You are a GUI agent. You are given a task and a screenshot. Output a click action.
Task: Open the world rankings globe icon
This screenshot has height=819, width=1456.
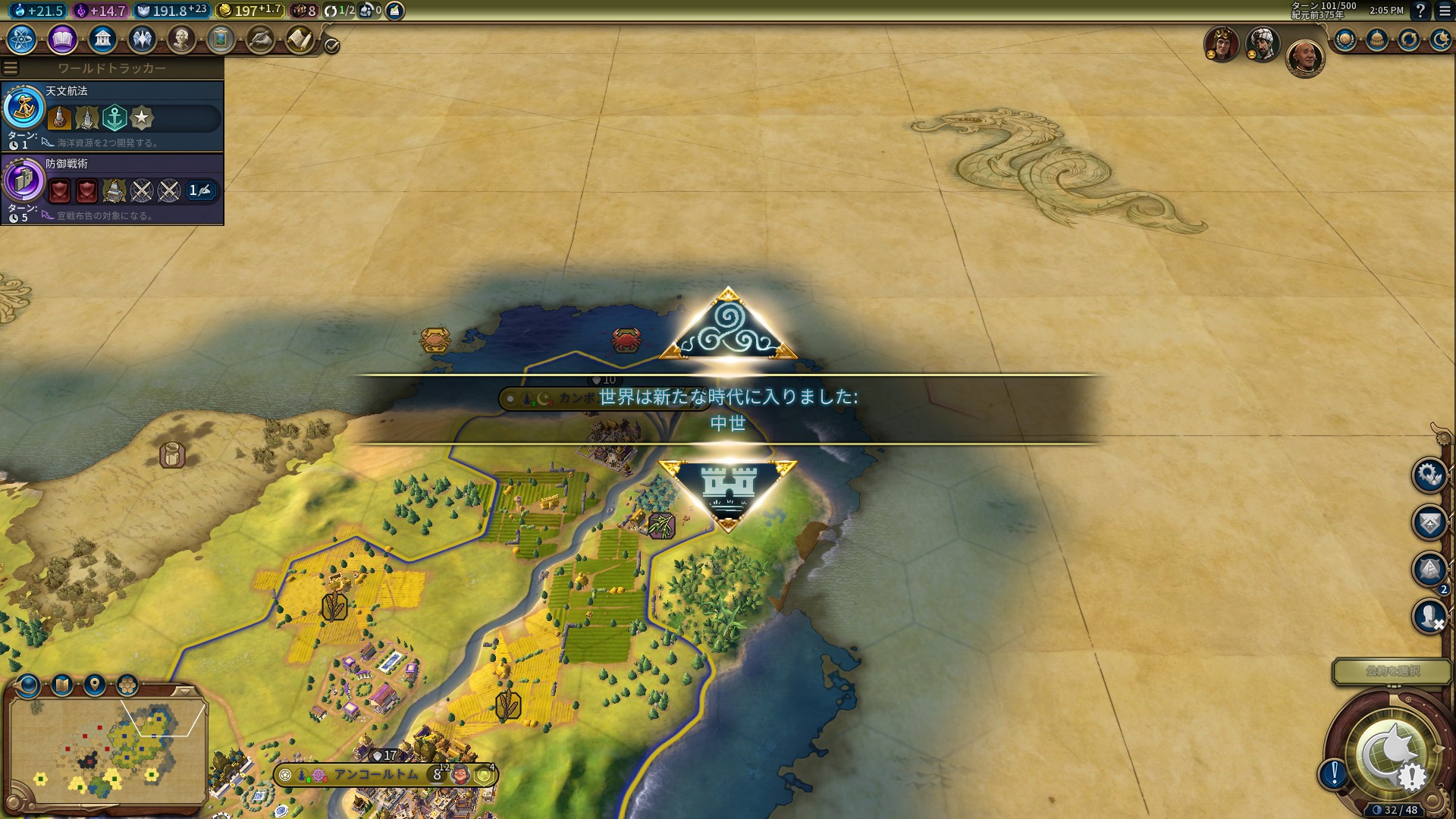coord(1345,39)
